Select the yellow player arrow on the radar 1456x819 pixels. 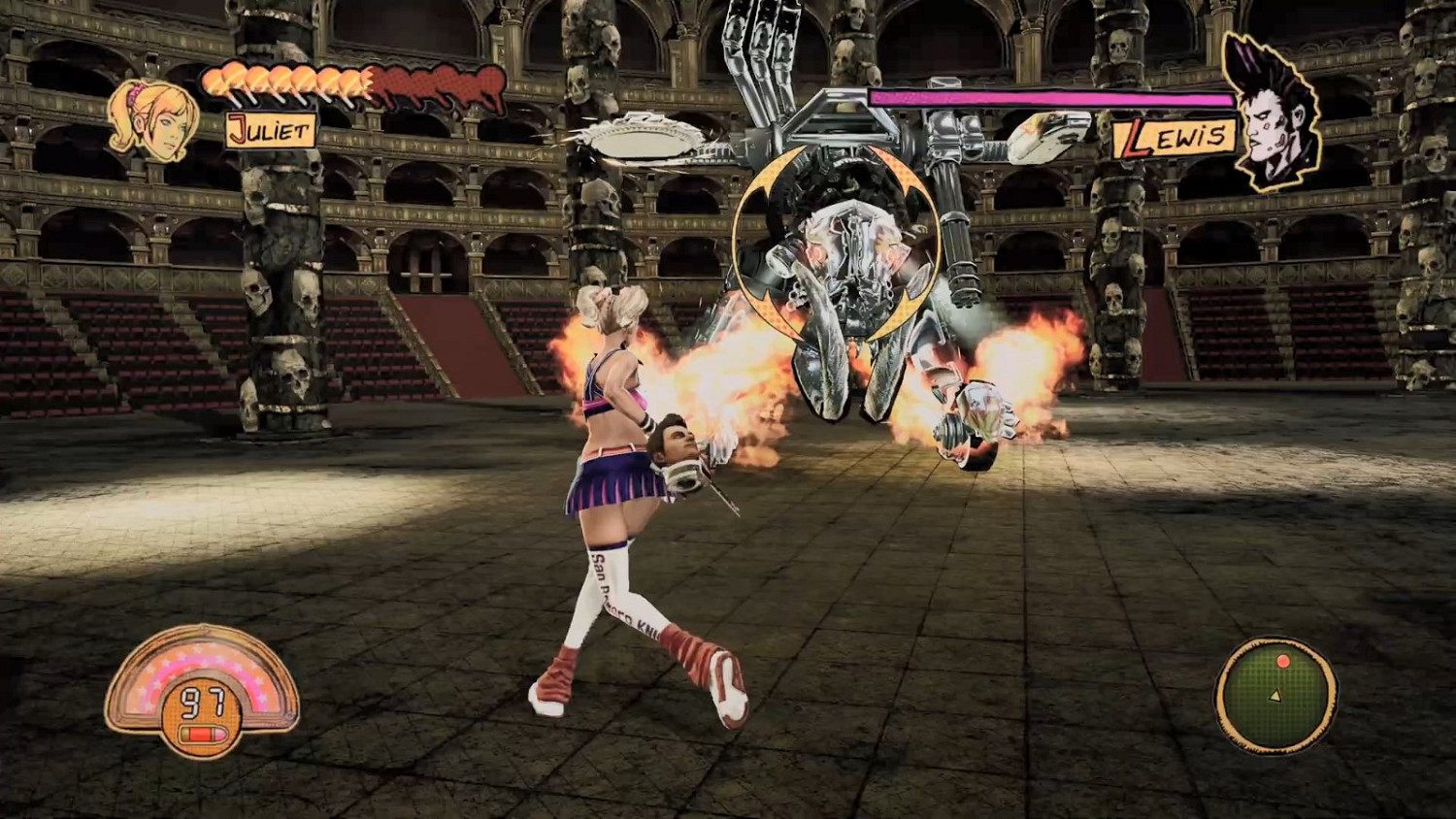1274,696
